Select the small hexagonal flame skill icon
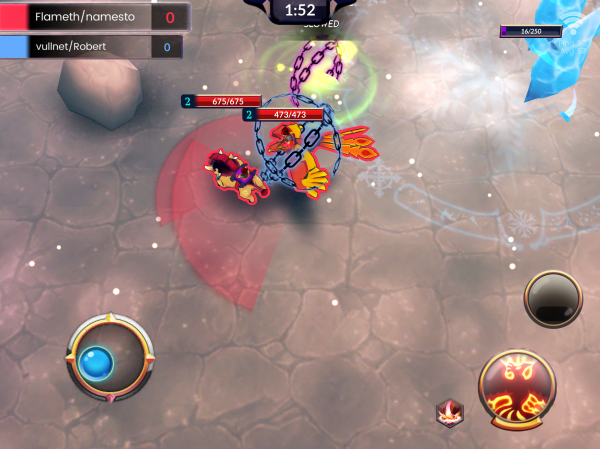The height and width of the screenshot is (449, 600). (449, 410)
